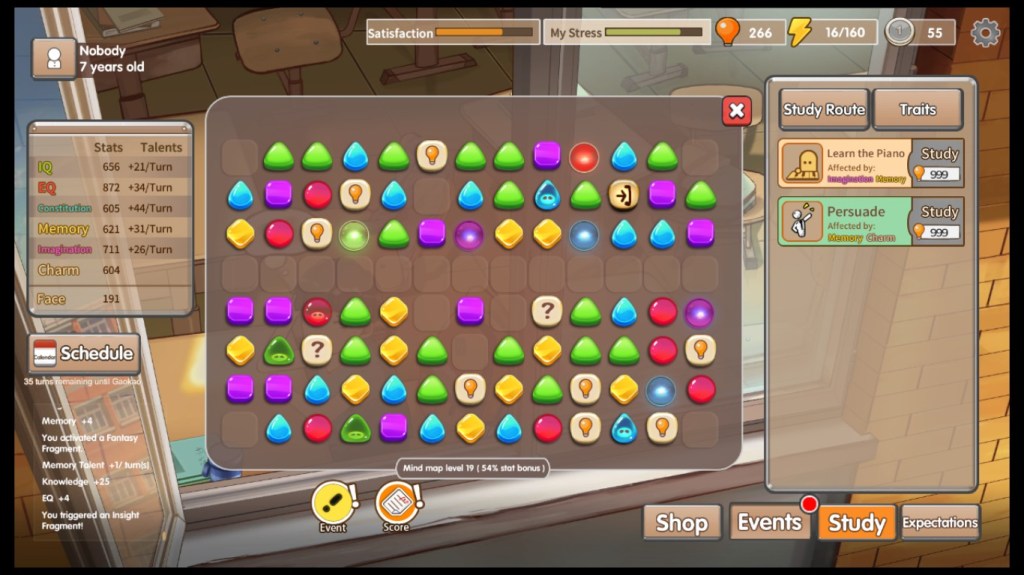Show the Traits panel
The width and height of the screenshot is (1024, 575).
917,110
